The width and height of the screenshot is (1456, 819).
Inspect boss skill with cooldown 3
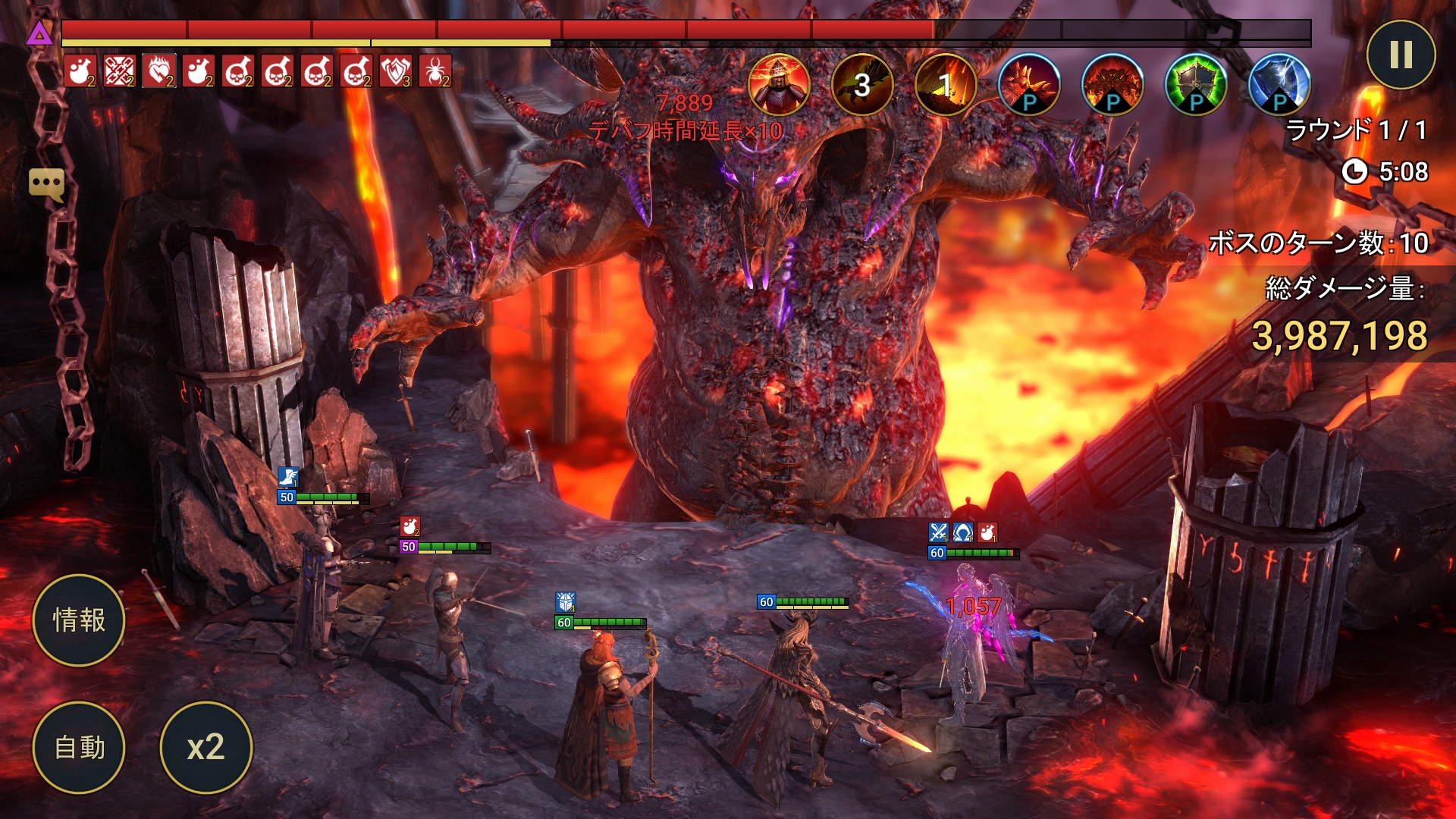click(x=862, y=84)
